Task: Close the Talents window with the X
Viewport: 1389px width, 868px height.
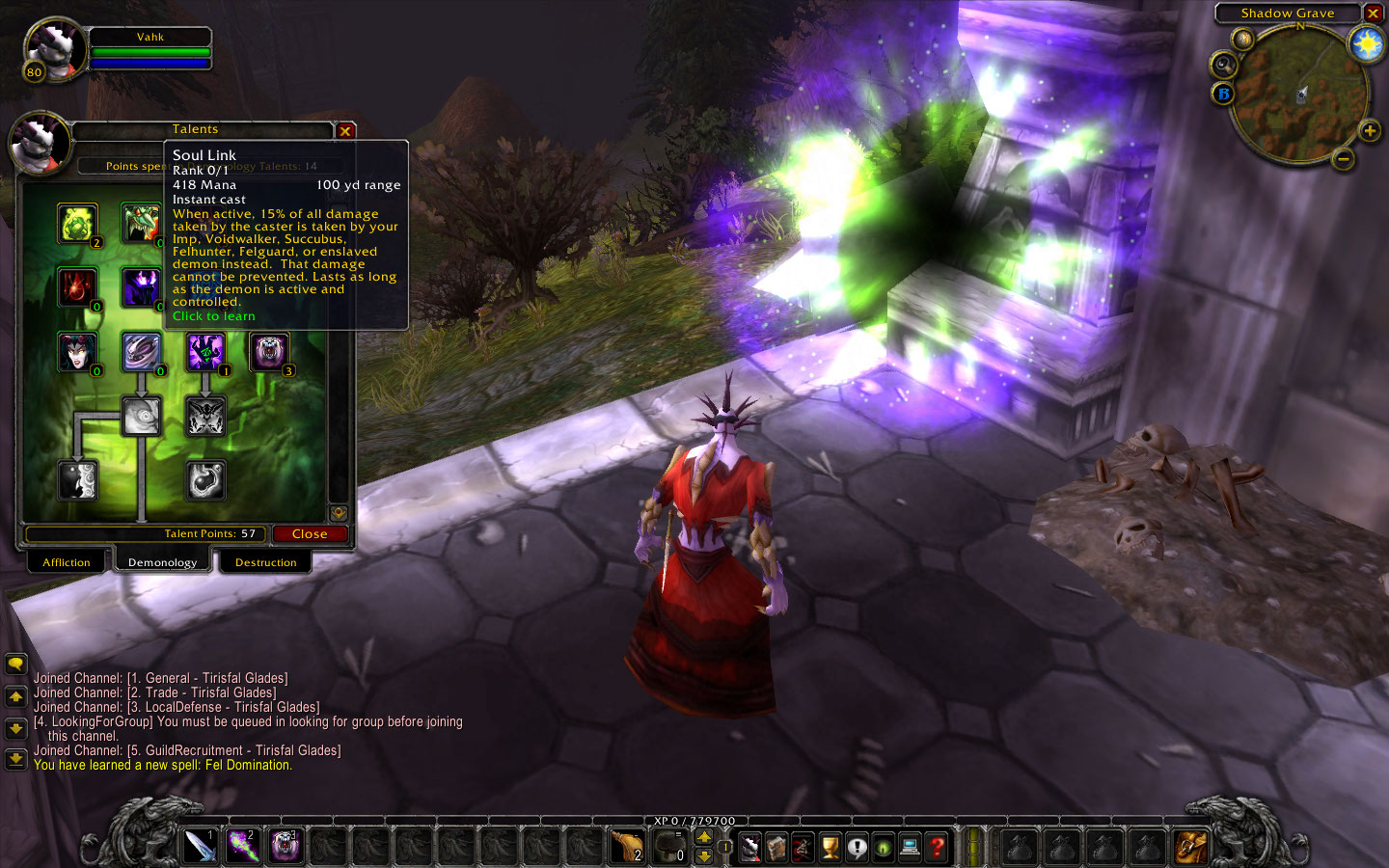Action: click(x=345, y=130)
